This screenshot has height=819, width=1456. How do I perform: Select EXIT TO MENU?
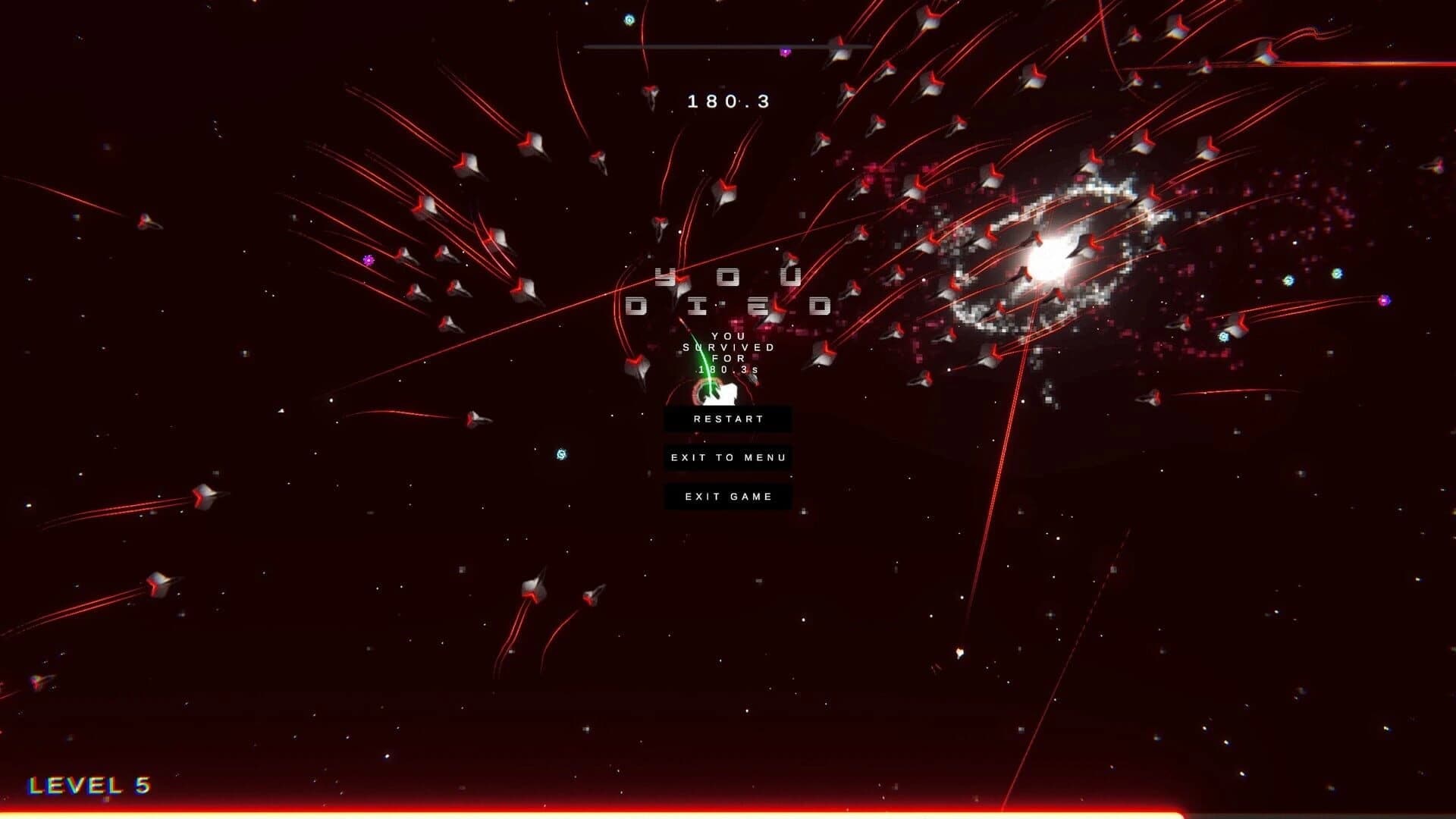pos(728,457)
